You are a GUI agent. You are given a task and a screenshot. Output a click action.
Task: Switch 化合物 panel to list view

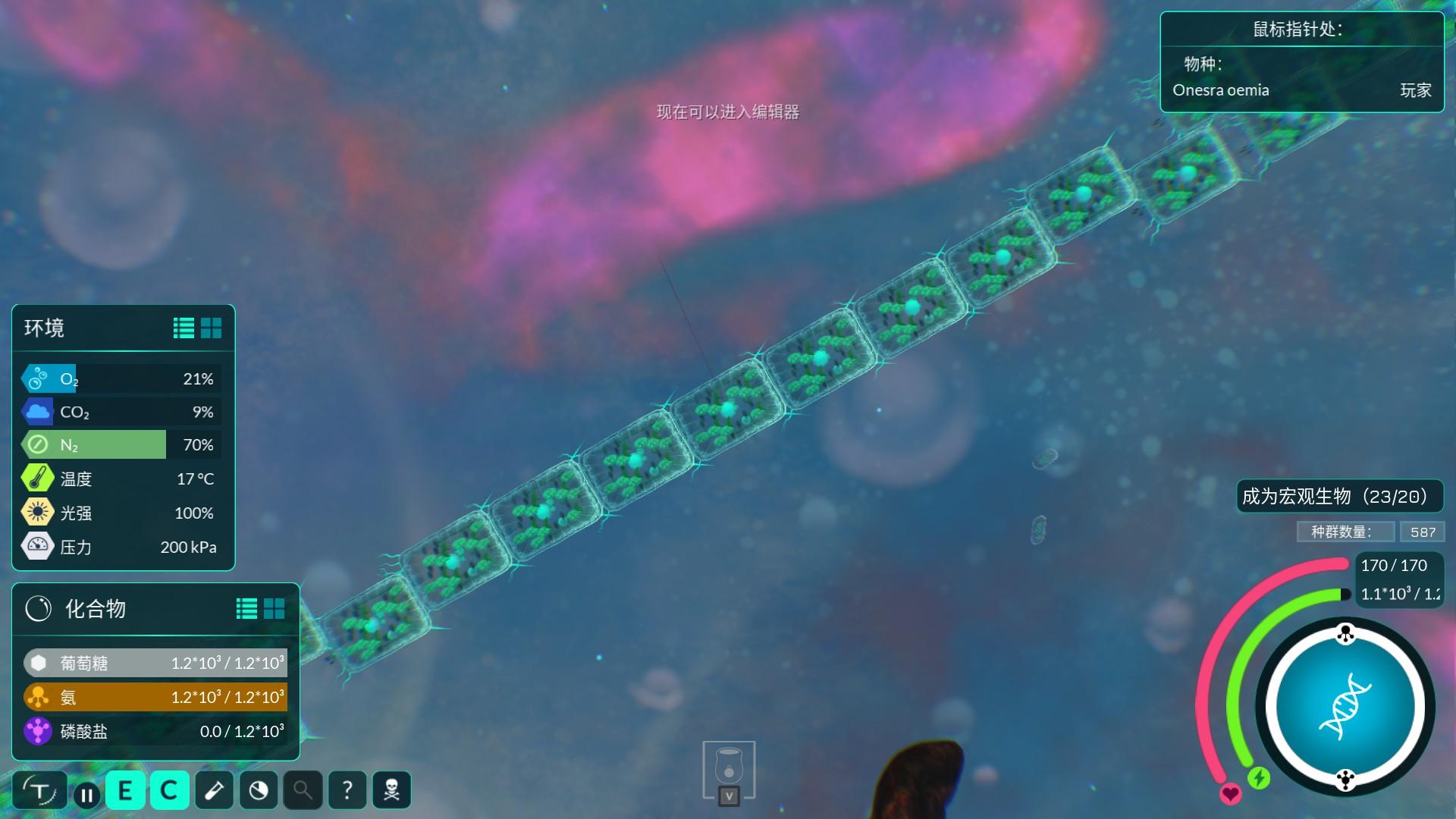coord(246,608)
